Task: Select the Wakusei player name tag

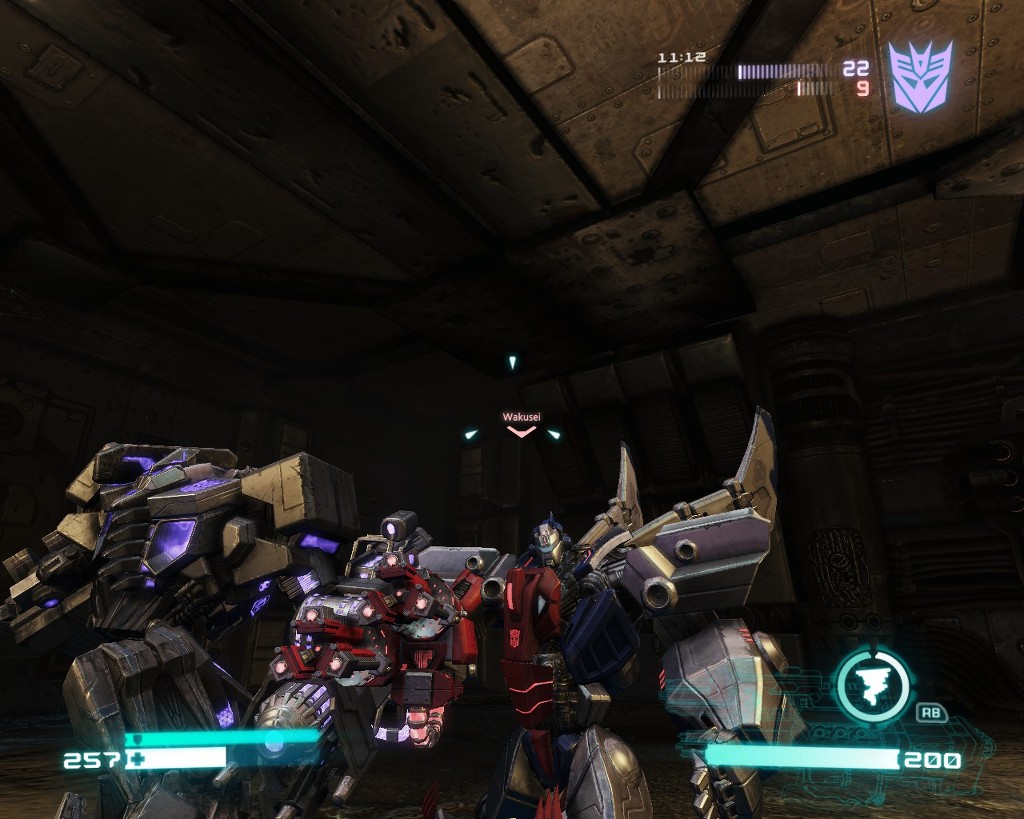Action: point(520,416)
